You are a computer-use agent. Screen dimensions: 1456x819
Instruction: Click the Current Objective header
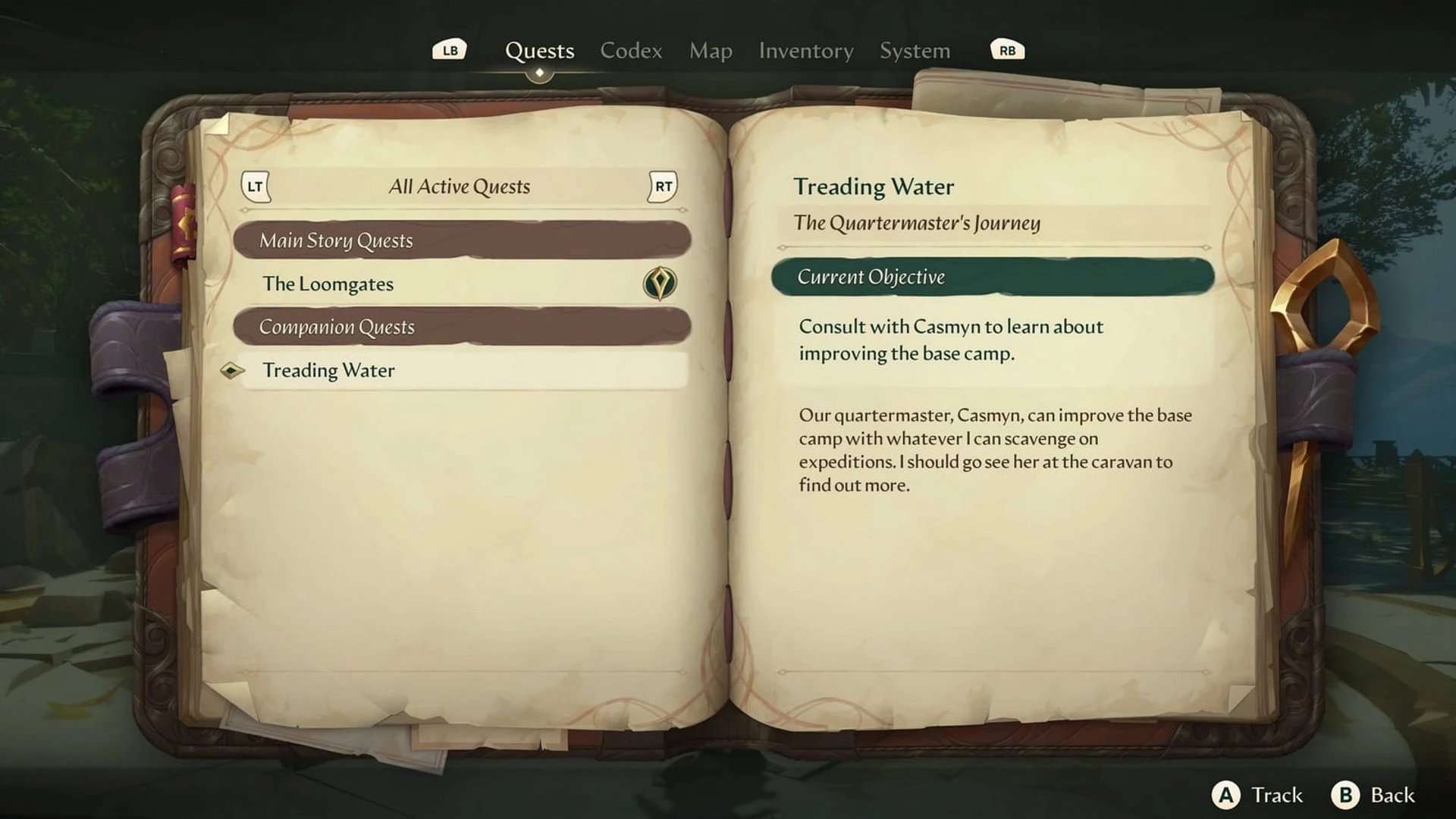[992, 277]
